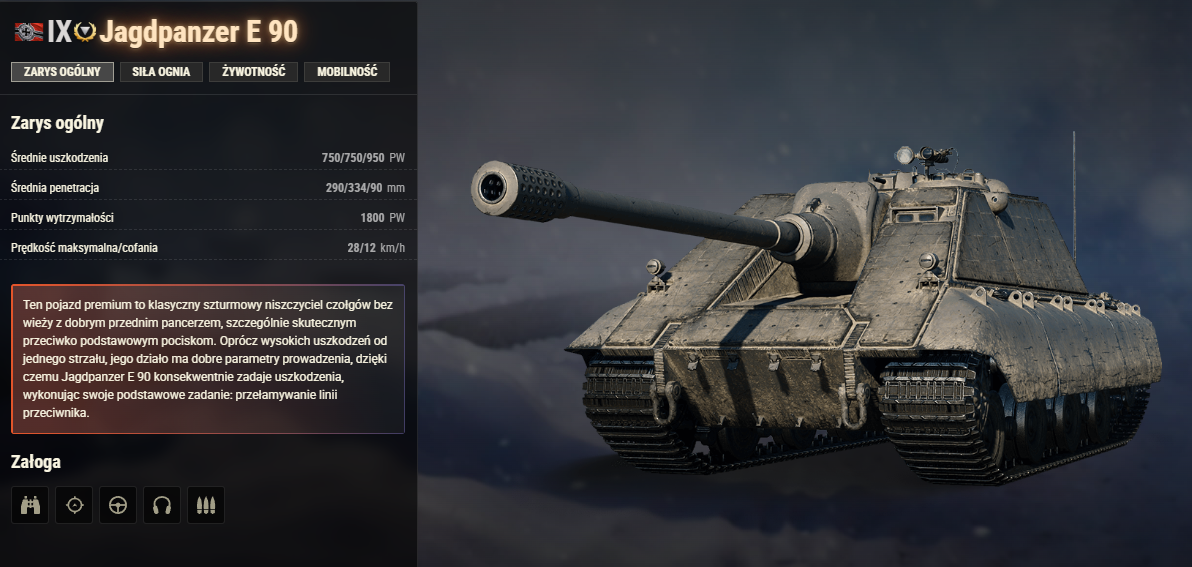The width and height of the screenshot is (1192, 567).
Task: Select the Mobilność tab
Action: (346, 72)
